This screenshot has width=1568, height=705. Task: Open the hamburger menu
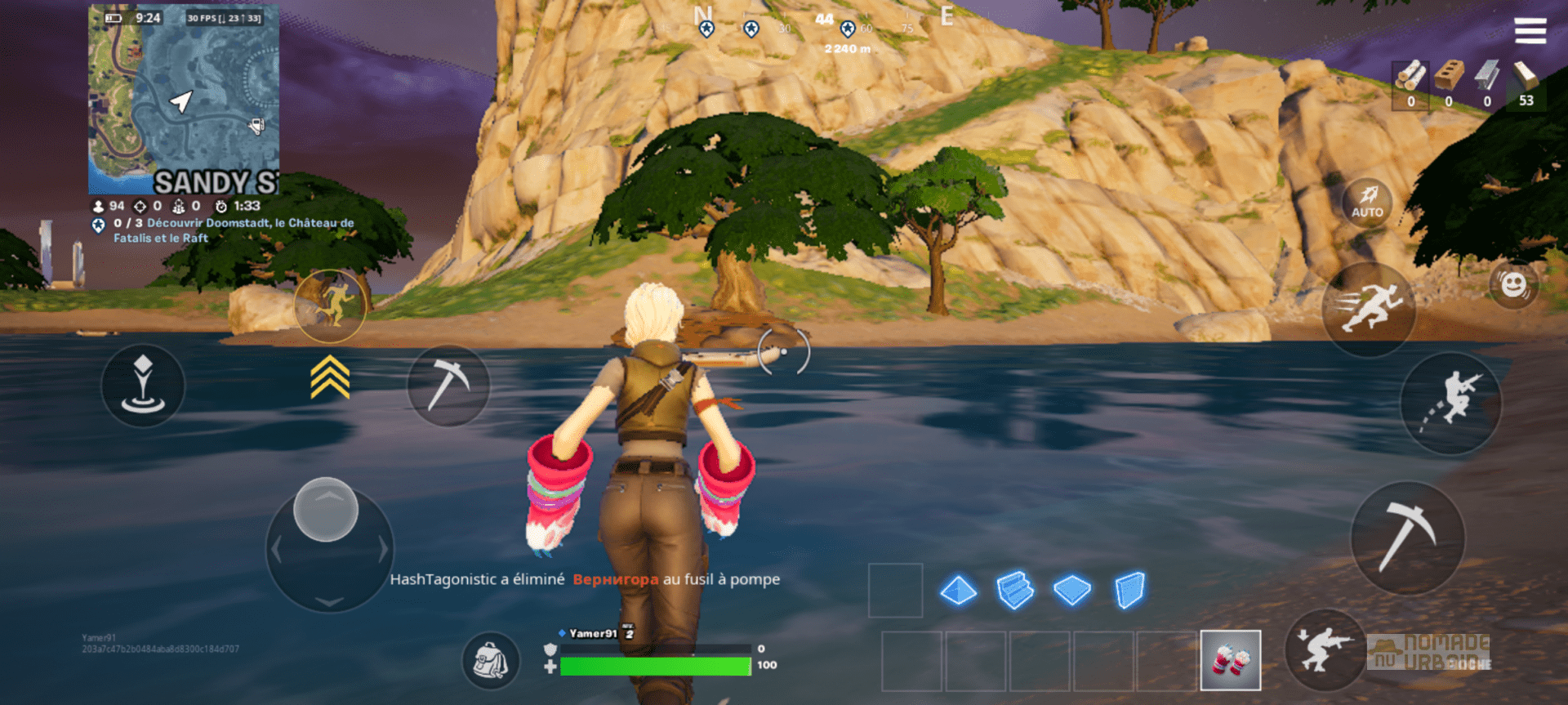pos(1530,31)
